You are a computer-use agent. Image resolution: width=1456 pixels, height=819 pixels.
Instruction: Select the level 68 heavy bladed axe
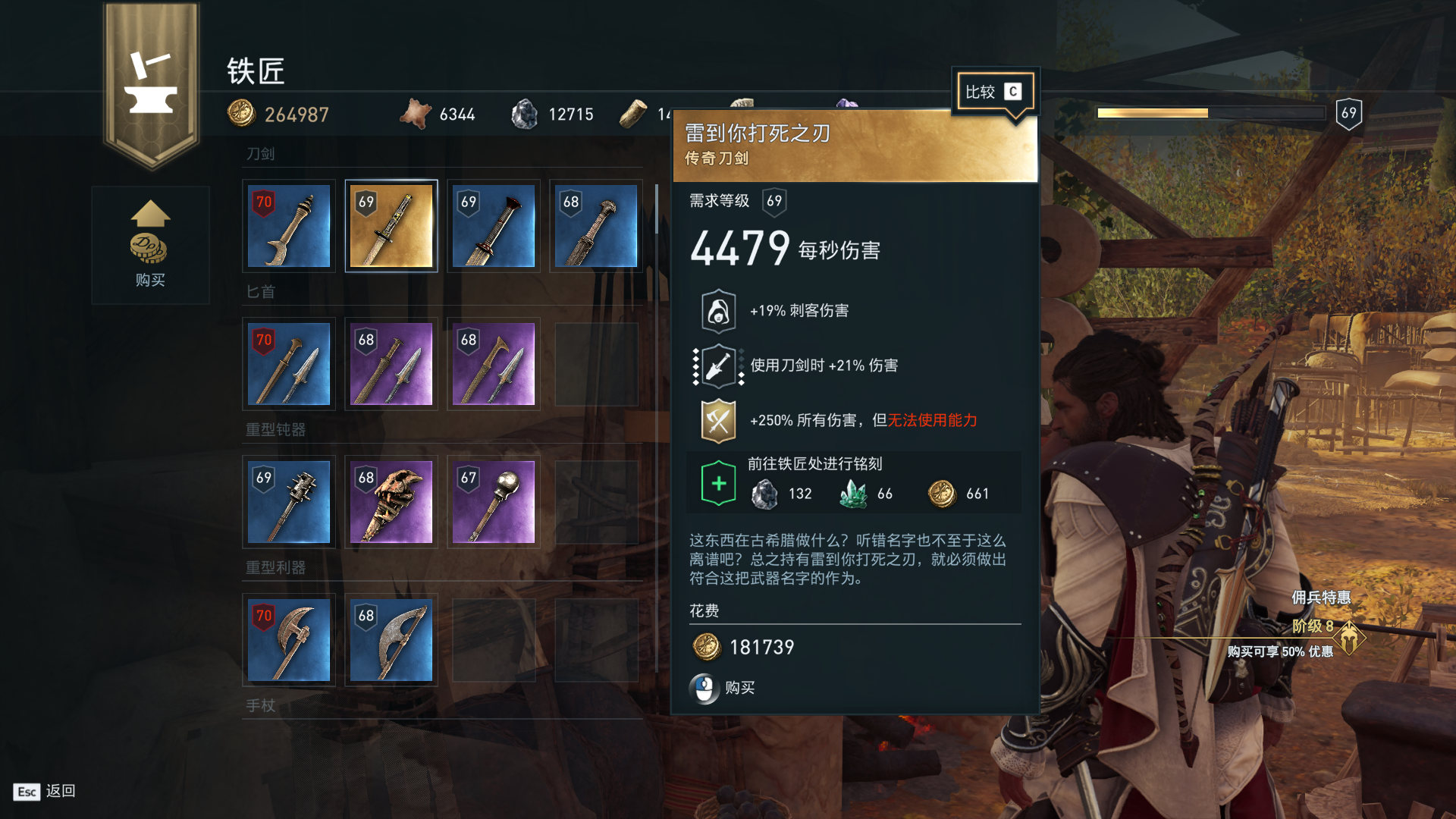391,639
